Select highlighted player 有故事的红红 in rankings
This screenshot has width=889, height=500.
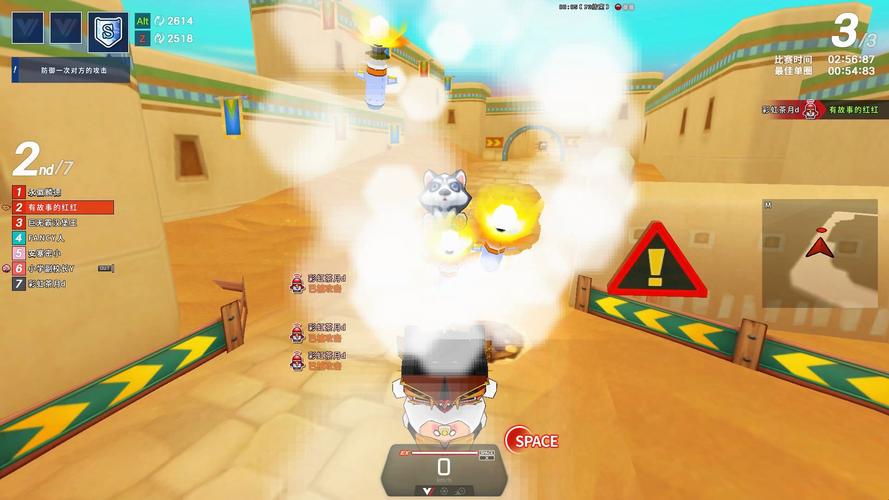coord(62,207)
